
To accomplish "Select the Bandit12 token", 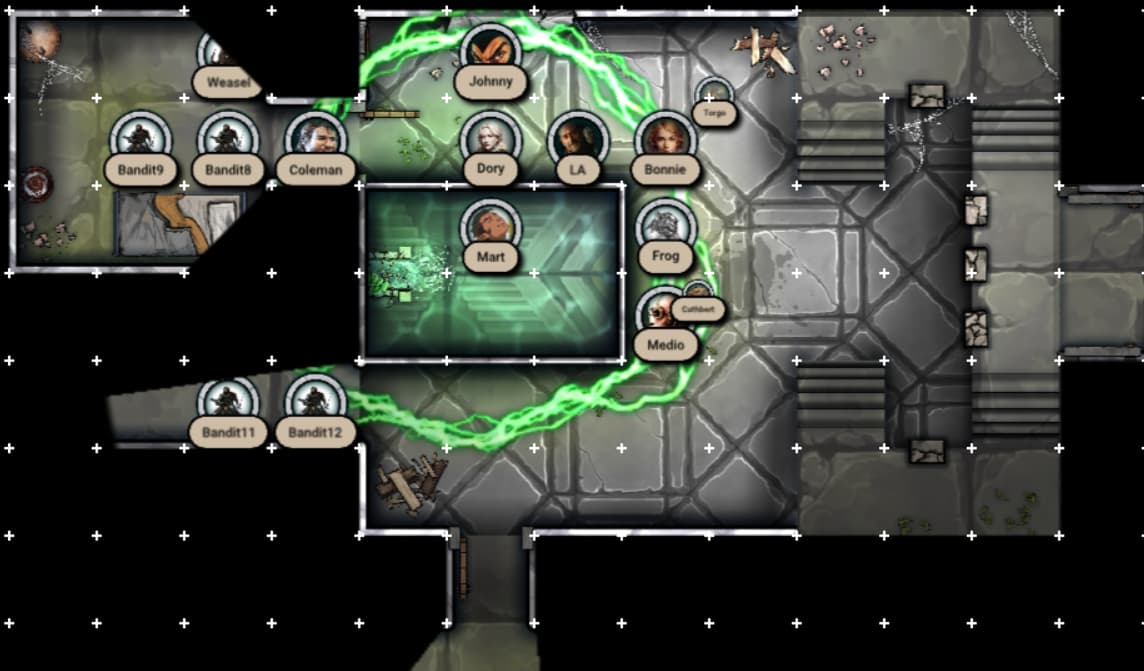I will (x=316, y=401).
